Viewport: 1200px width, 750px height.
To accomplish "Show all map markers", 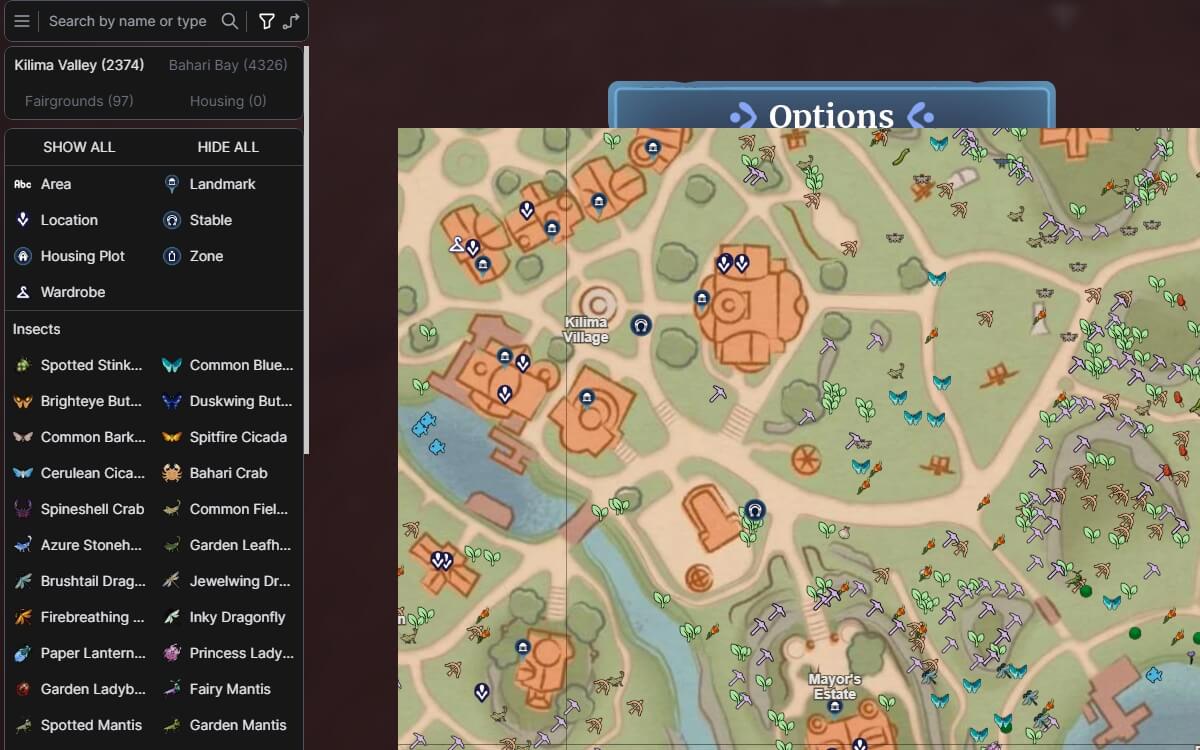I will [x=79, y=147].
